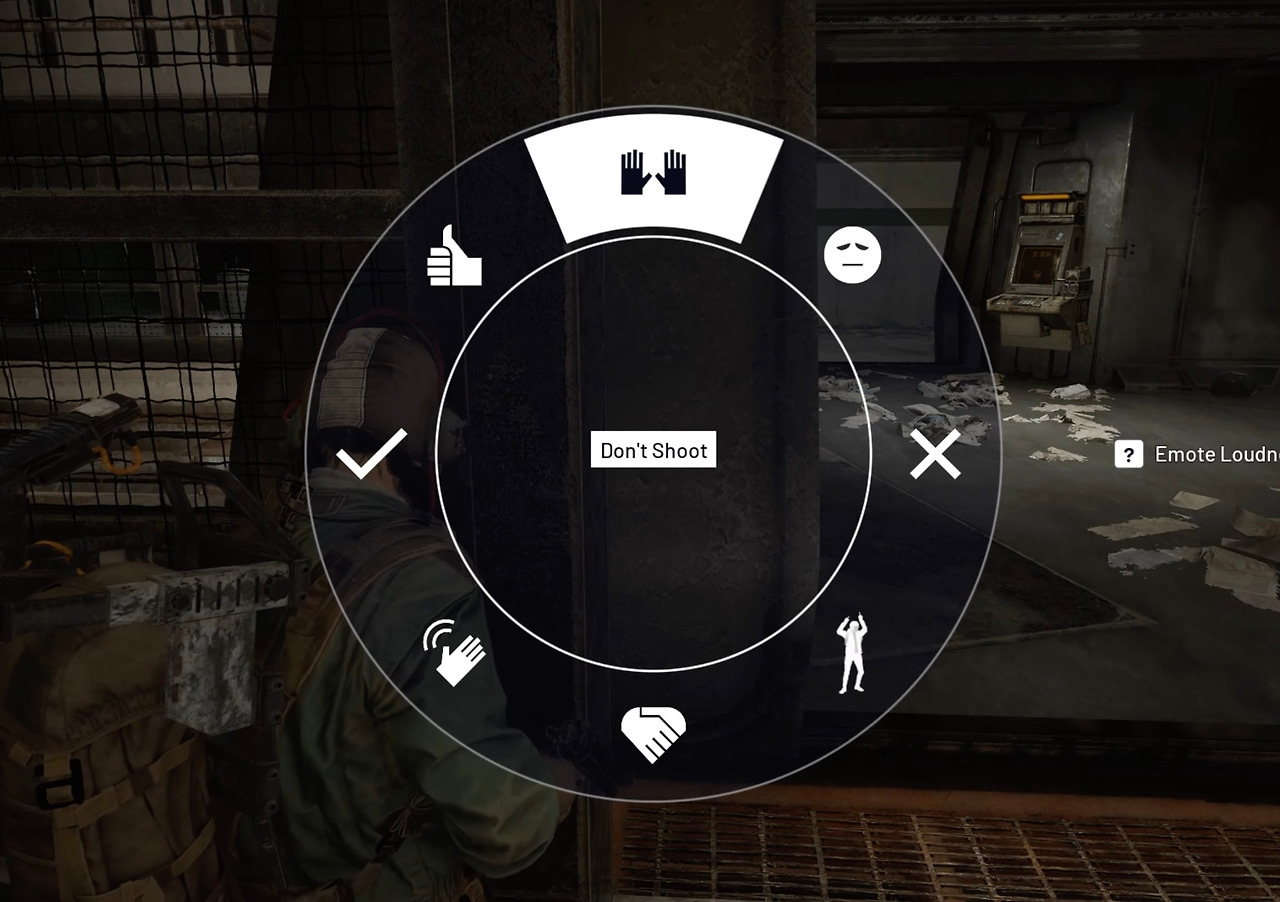Adjust emote loudness via its control
Image resolution: width=1280 pixels, height=902 pixels.
click(x=1128, y=454)
